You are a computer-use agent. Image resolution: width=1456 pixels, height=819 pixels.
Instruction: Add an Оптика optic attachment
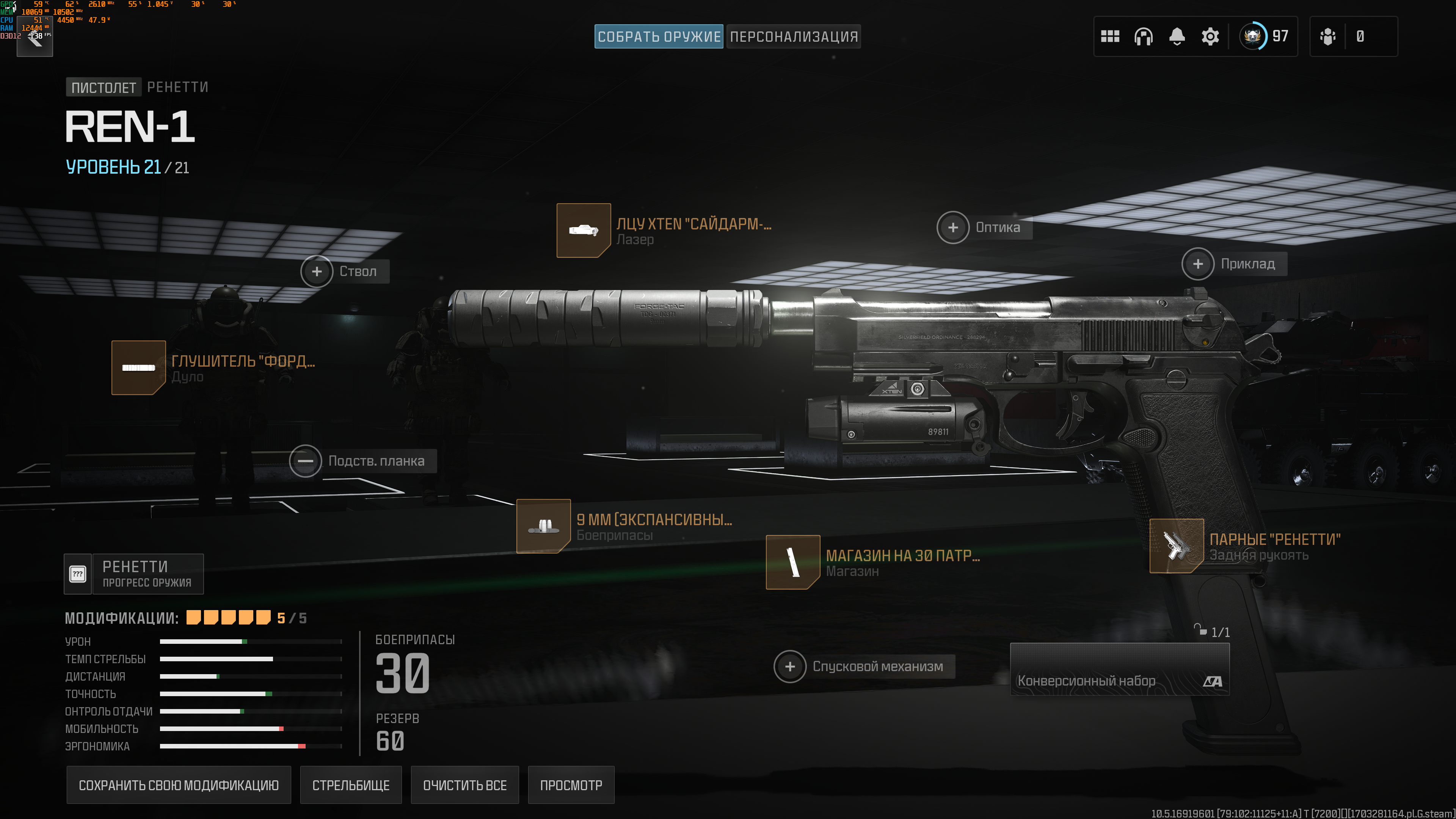[953, 227]
